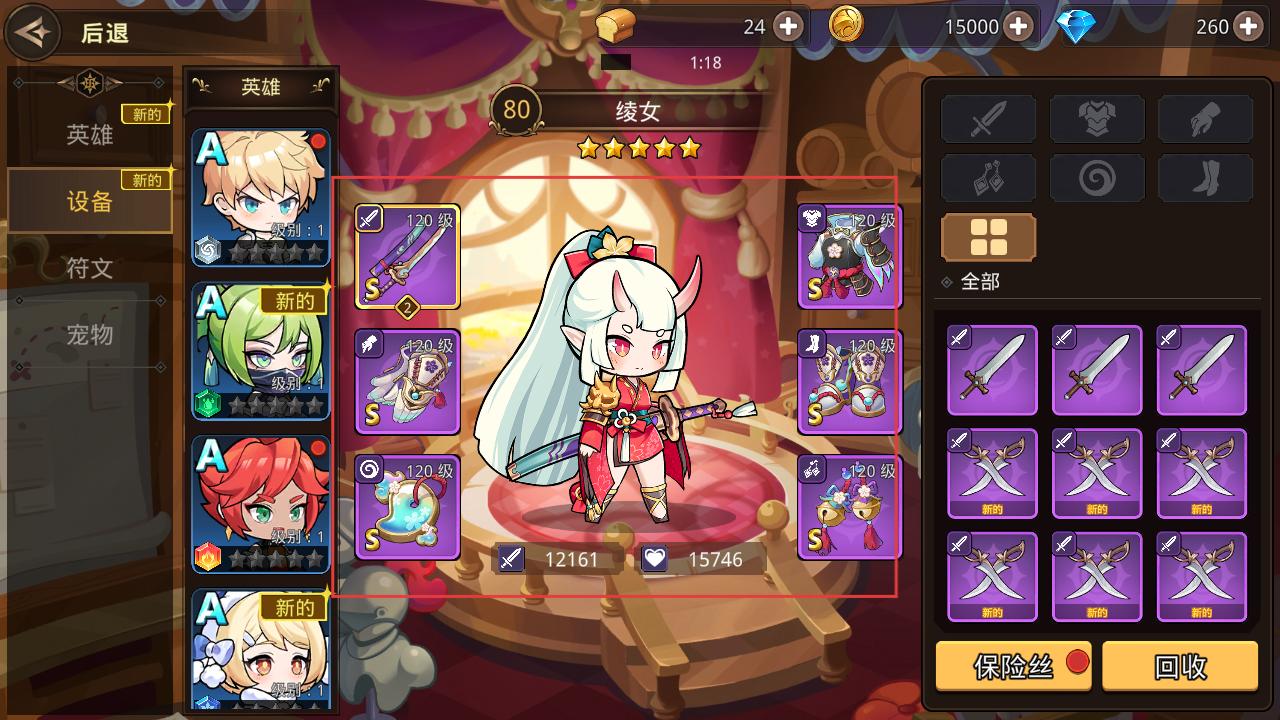Click the 保险丝 button
This screenshot has height=720, width=1280.
coord(1013,666)
